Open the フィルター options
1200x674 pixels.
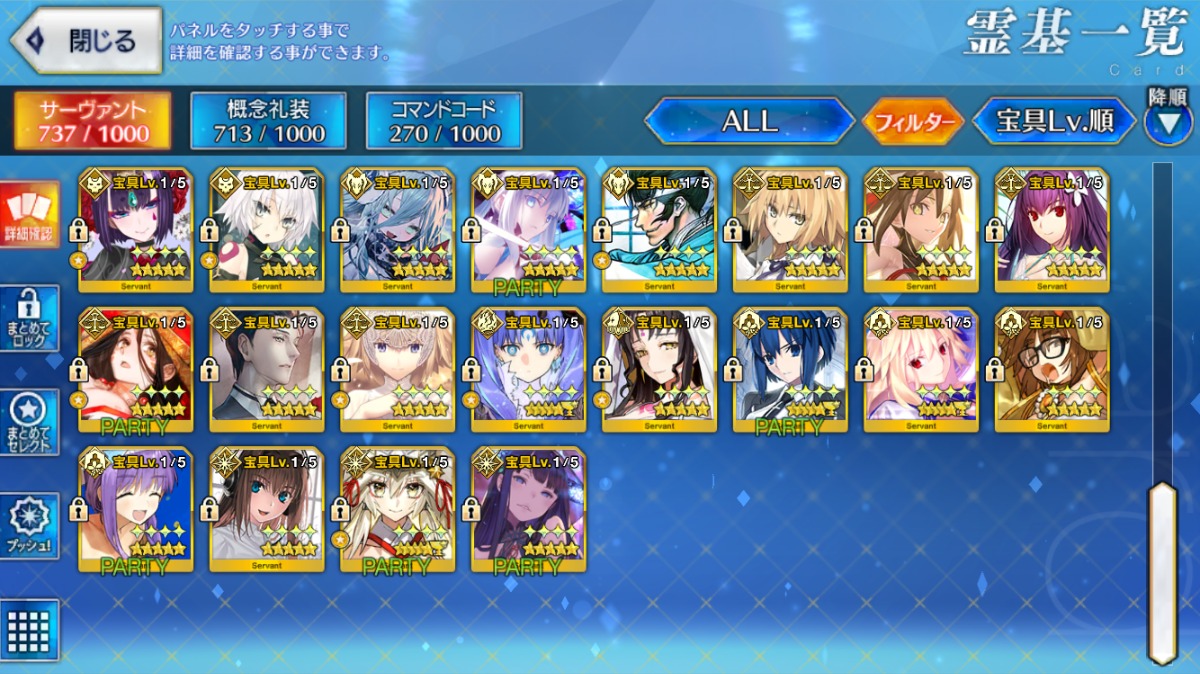point(912,122)
